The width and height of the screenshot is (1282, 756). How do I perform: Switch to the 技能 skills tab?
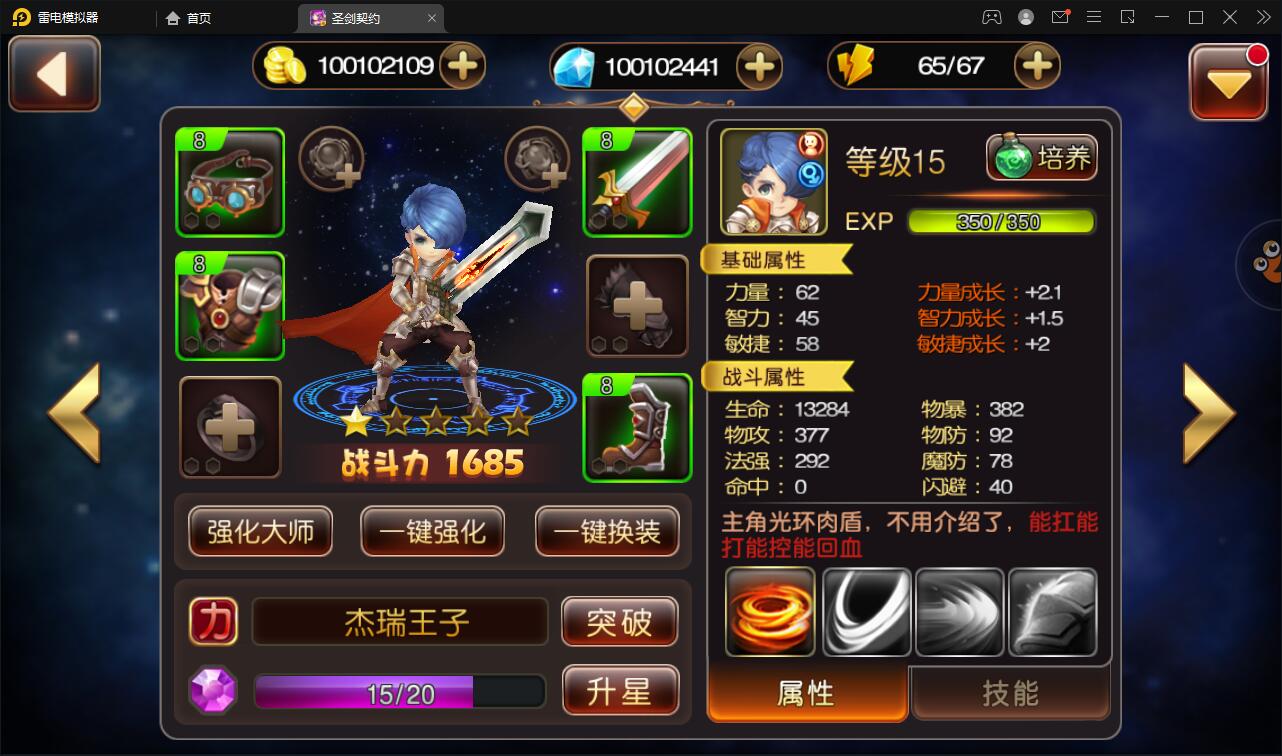click(x=1009, y=692)
